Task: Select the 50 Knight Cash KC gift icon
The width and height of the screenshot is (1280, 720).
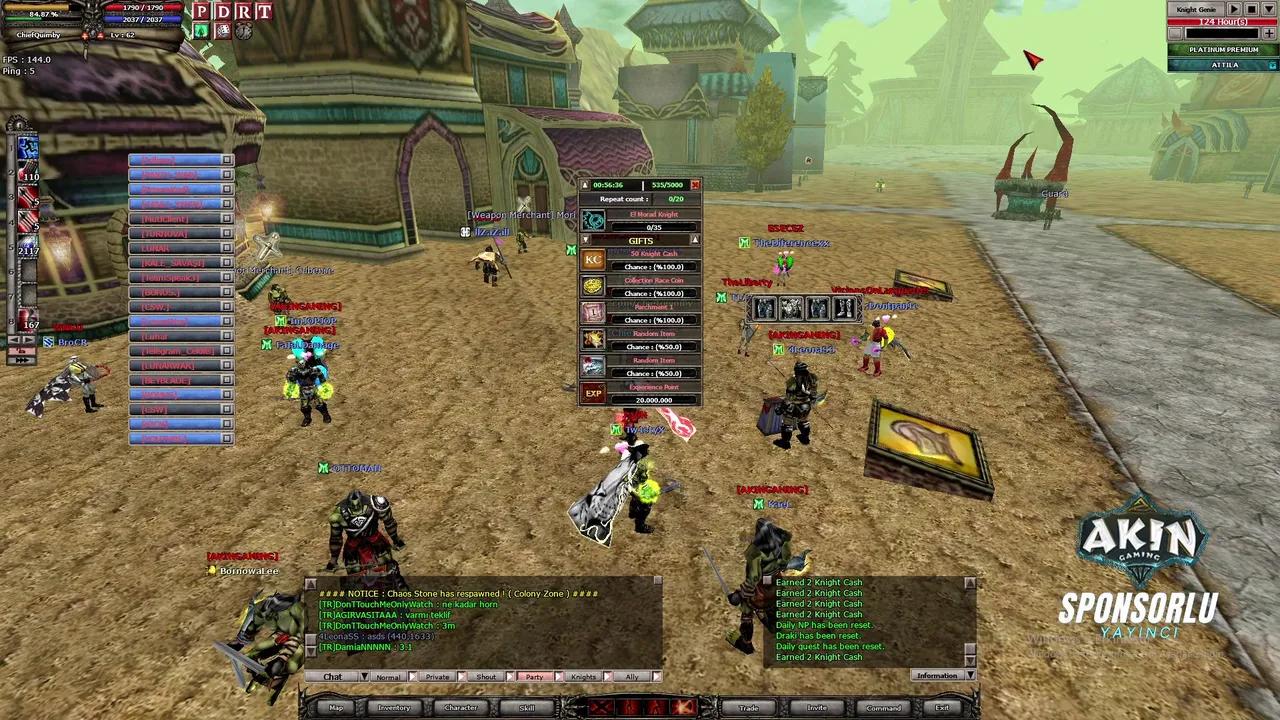Action: pyautogui.click(x=593, y=259)
